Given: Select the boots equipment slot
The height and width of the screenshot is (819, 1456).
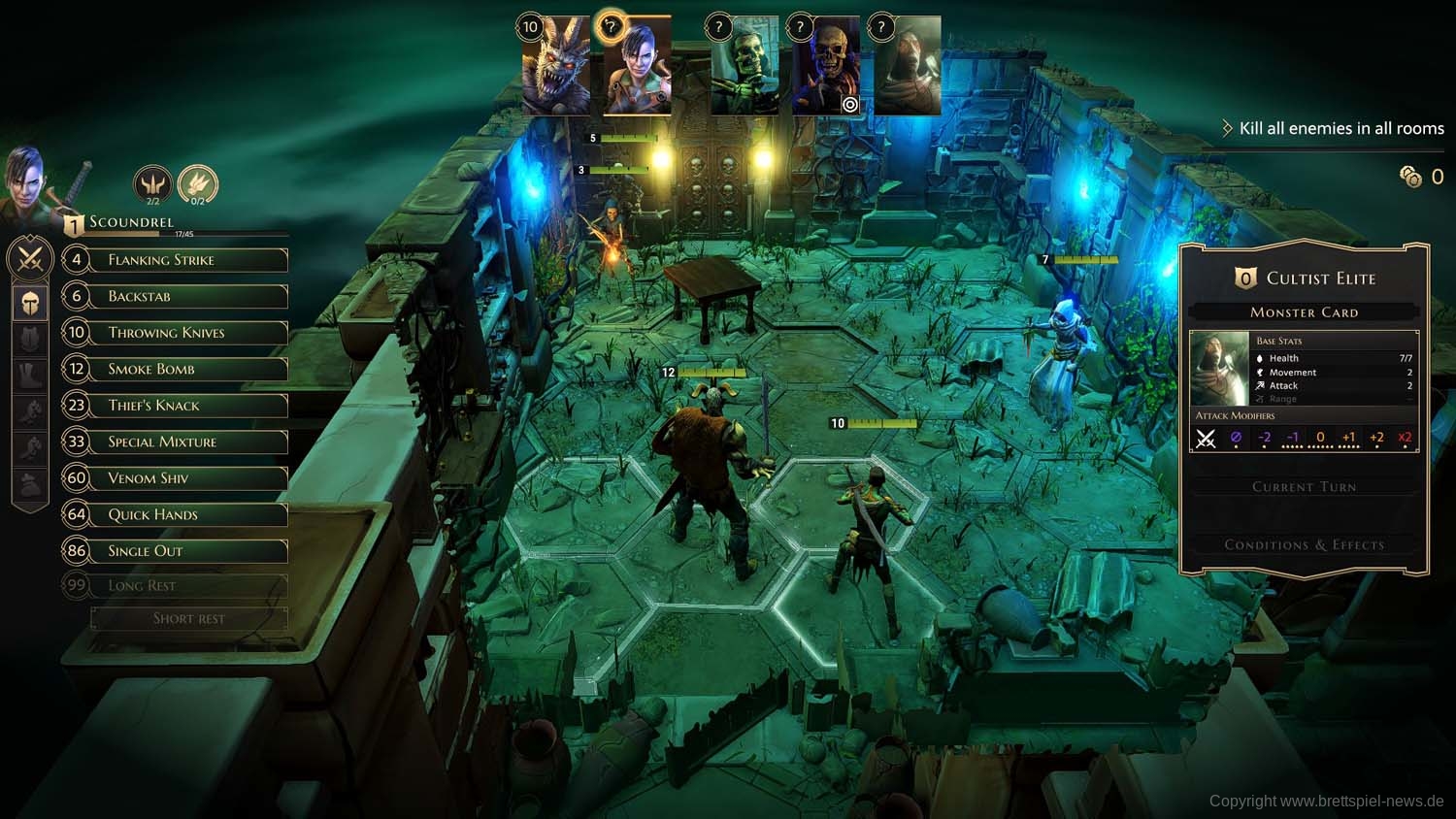Looking at the screenshot, I should (x=30, y=376).
